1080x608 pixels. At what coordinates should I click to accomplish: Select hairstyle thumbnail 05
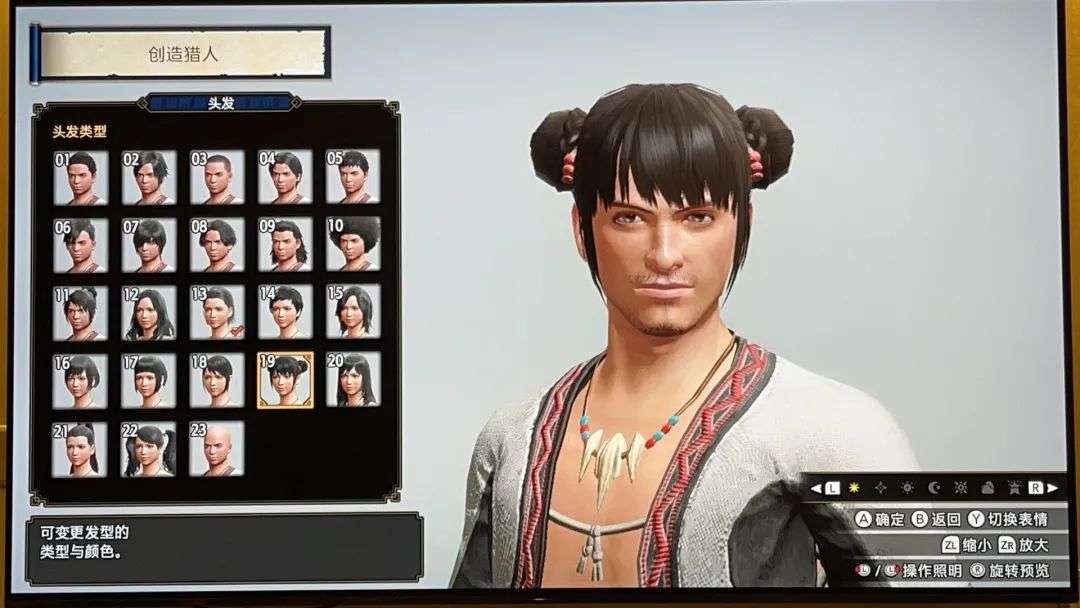click(352, 177)
